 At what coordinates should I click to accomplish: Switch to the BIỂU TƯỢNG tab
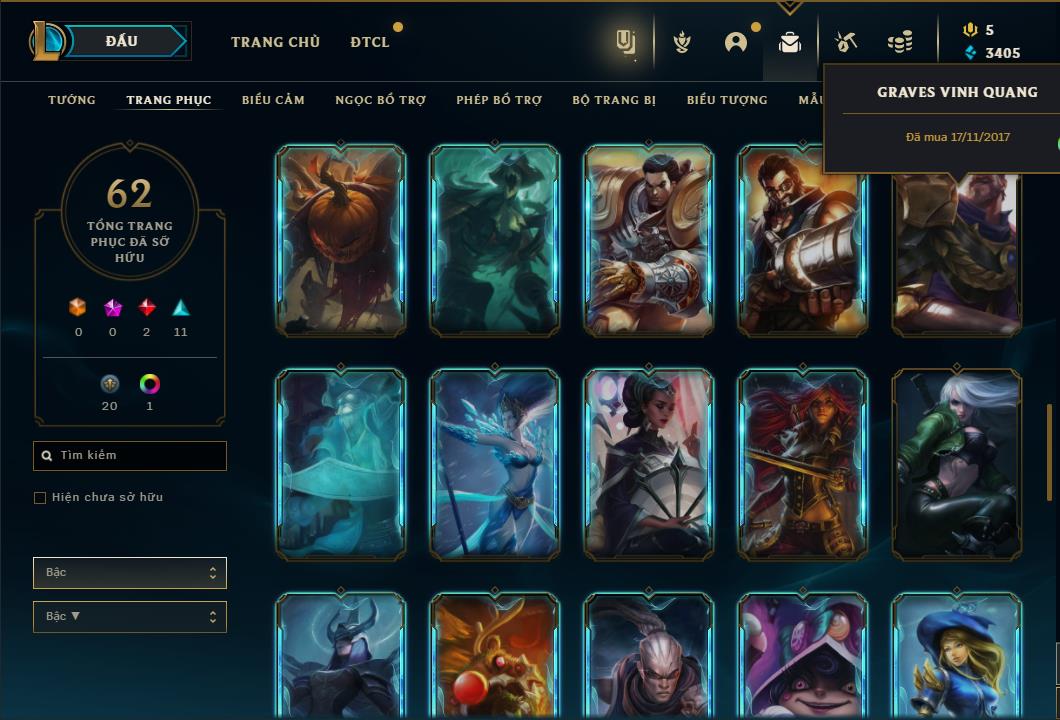point(727,100)
